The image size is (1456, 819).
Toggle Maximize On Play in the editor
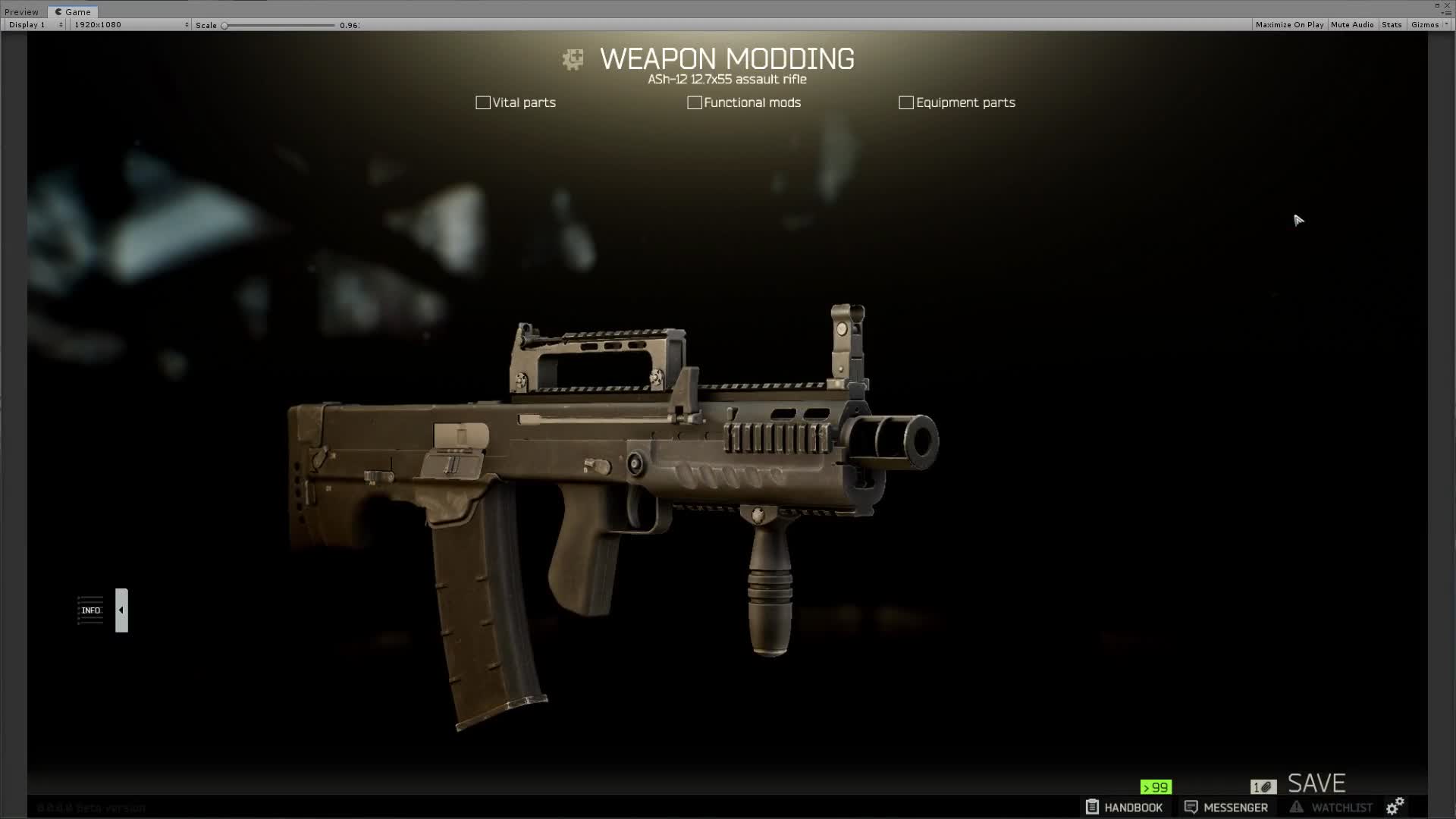(x=1289, y=25)
